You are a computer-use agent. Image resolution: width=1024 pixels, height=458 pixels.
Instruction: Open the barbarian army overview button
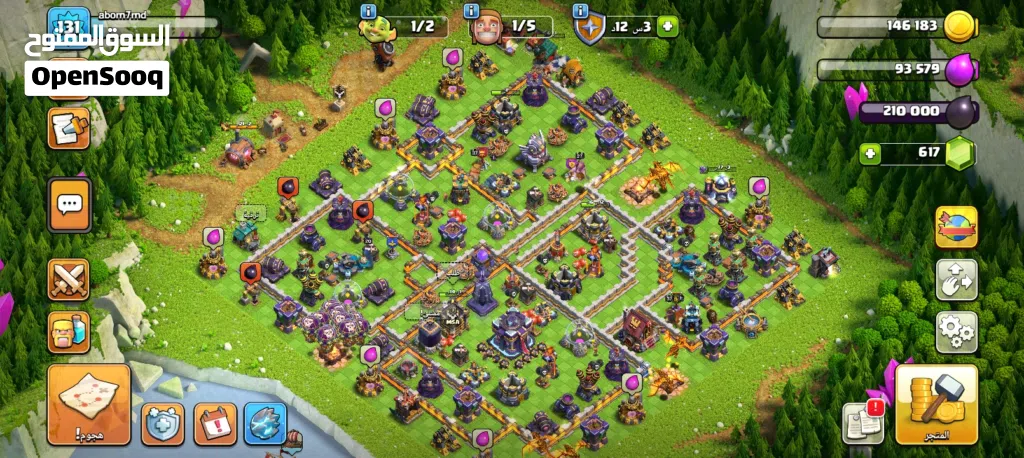(69, 332)
